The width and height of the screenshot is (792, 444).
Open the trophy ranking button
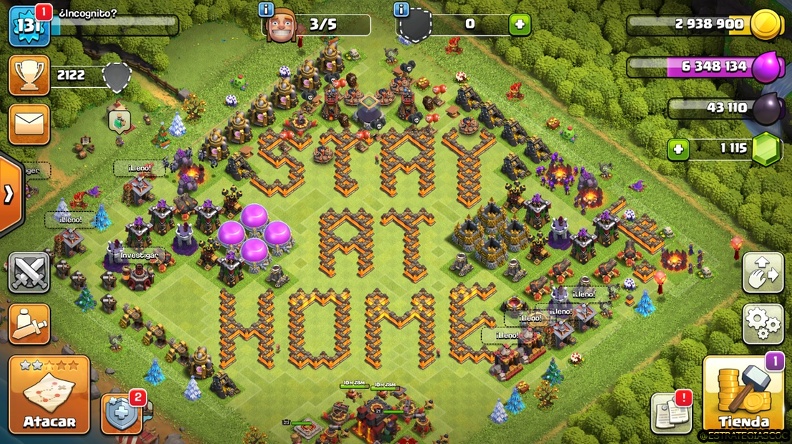(29, 75)
